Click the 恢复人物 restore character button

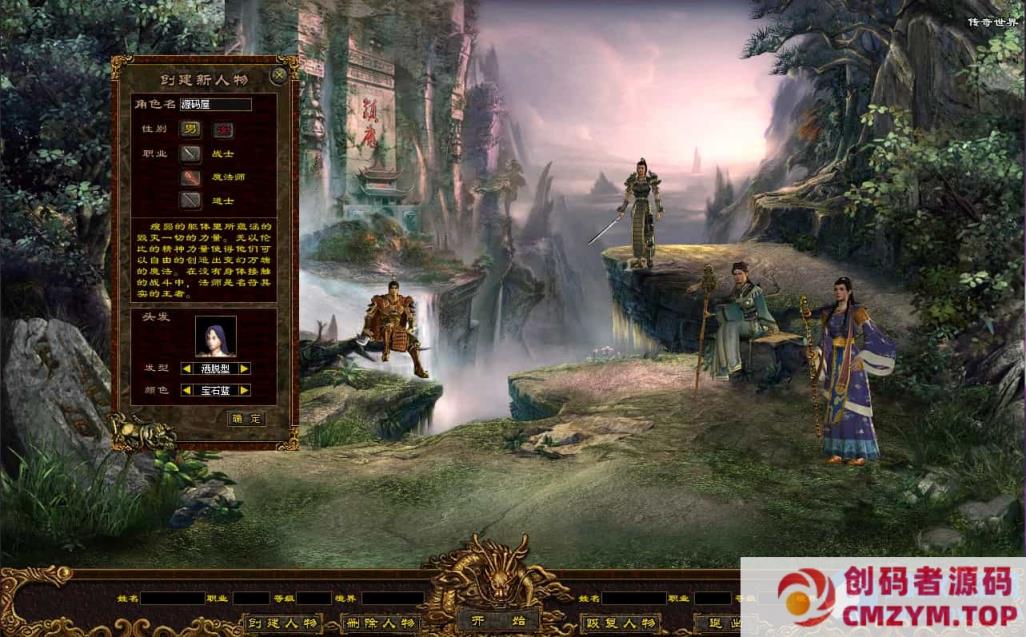tap(620, 623)
